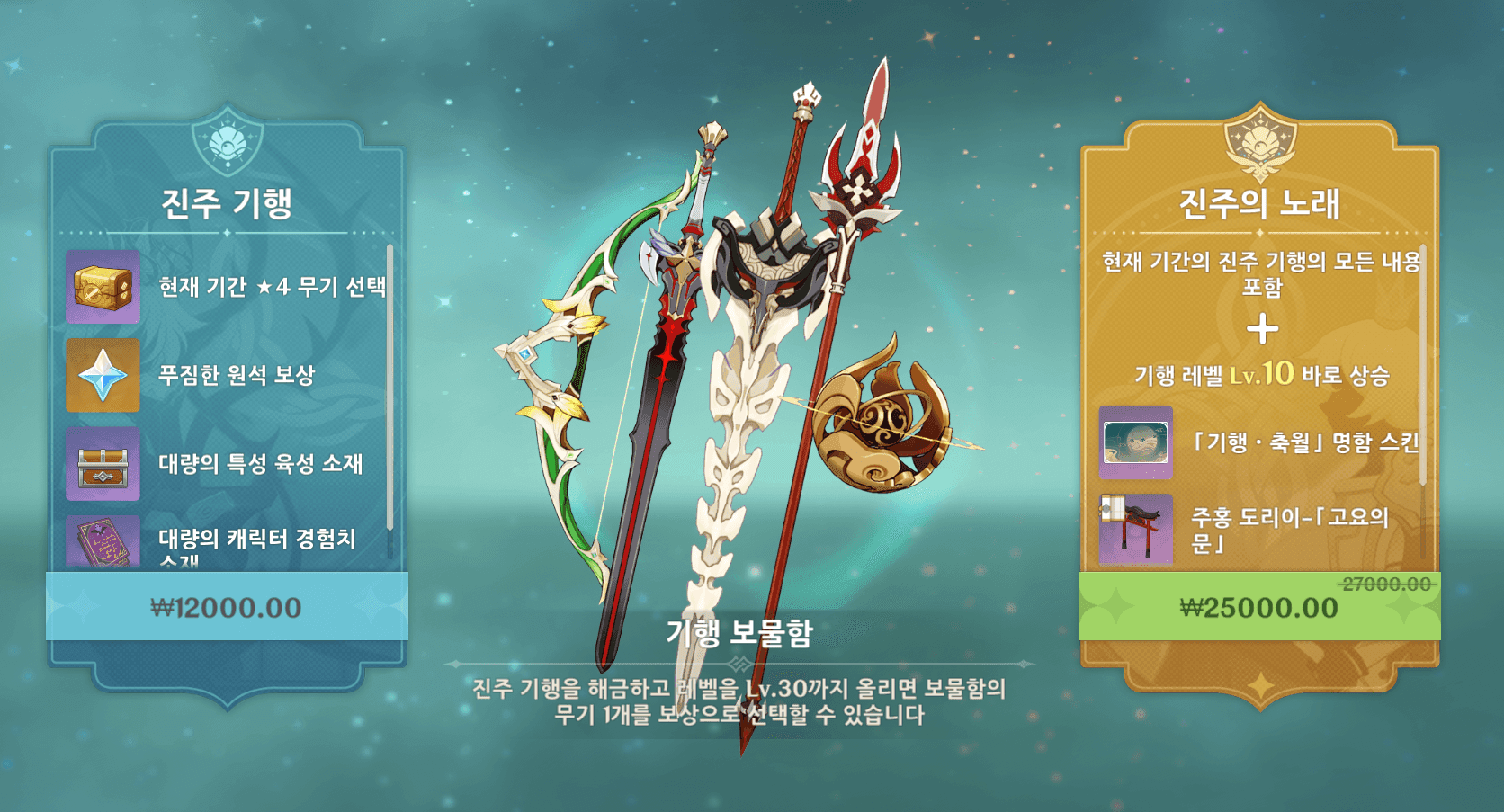The image size is (1504, 812).
Task: Click the left panel scrollbar
Action: (390, 387)
